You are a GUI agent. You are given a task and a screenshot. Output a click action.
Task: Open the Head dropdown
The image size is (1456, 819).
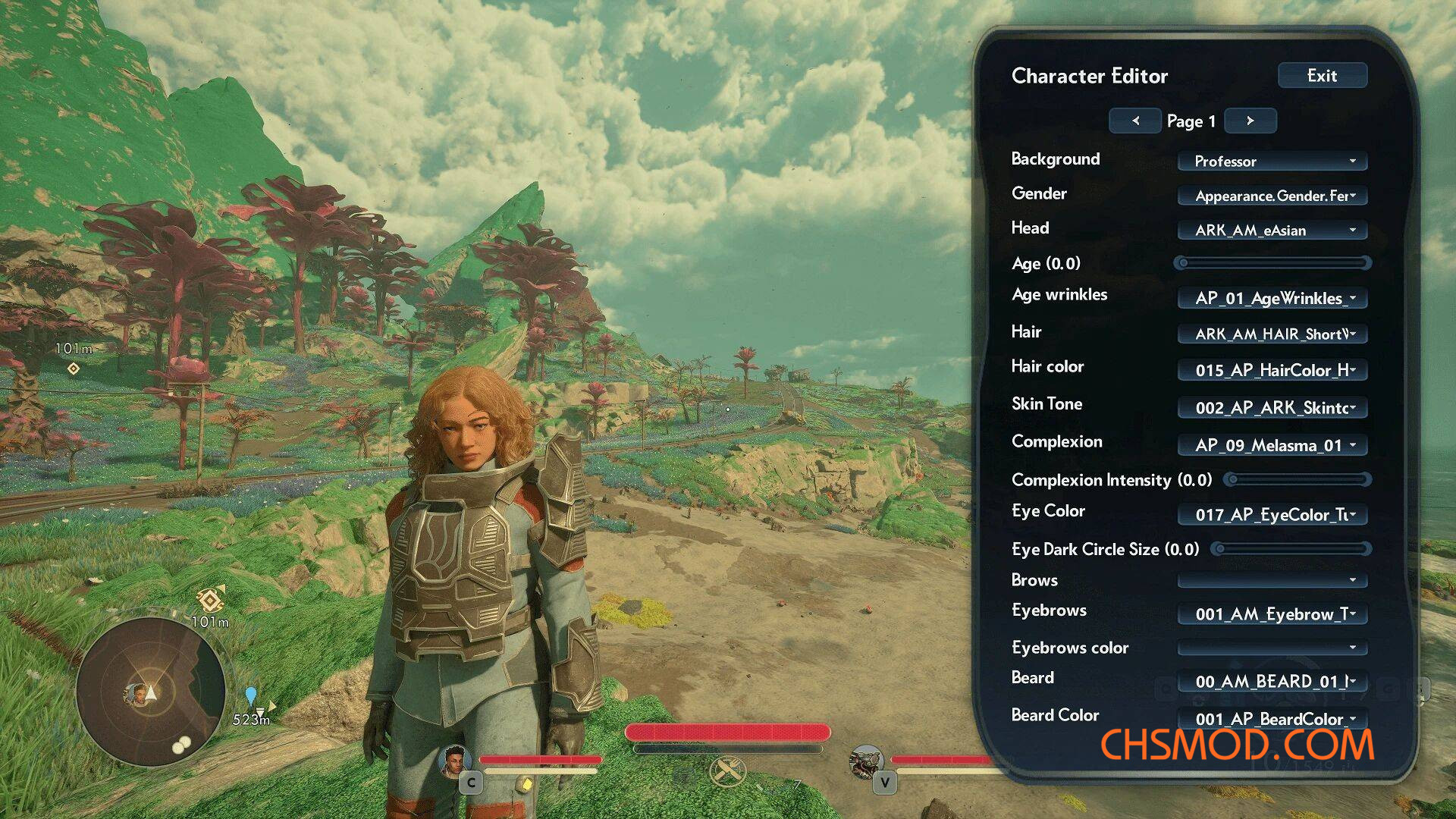tap(1272, 231)
